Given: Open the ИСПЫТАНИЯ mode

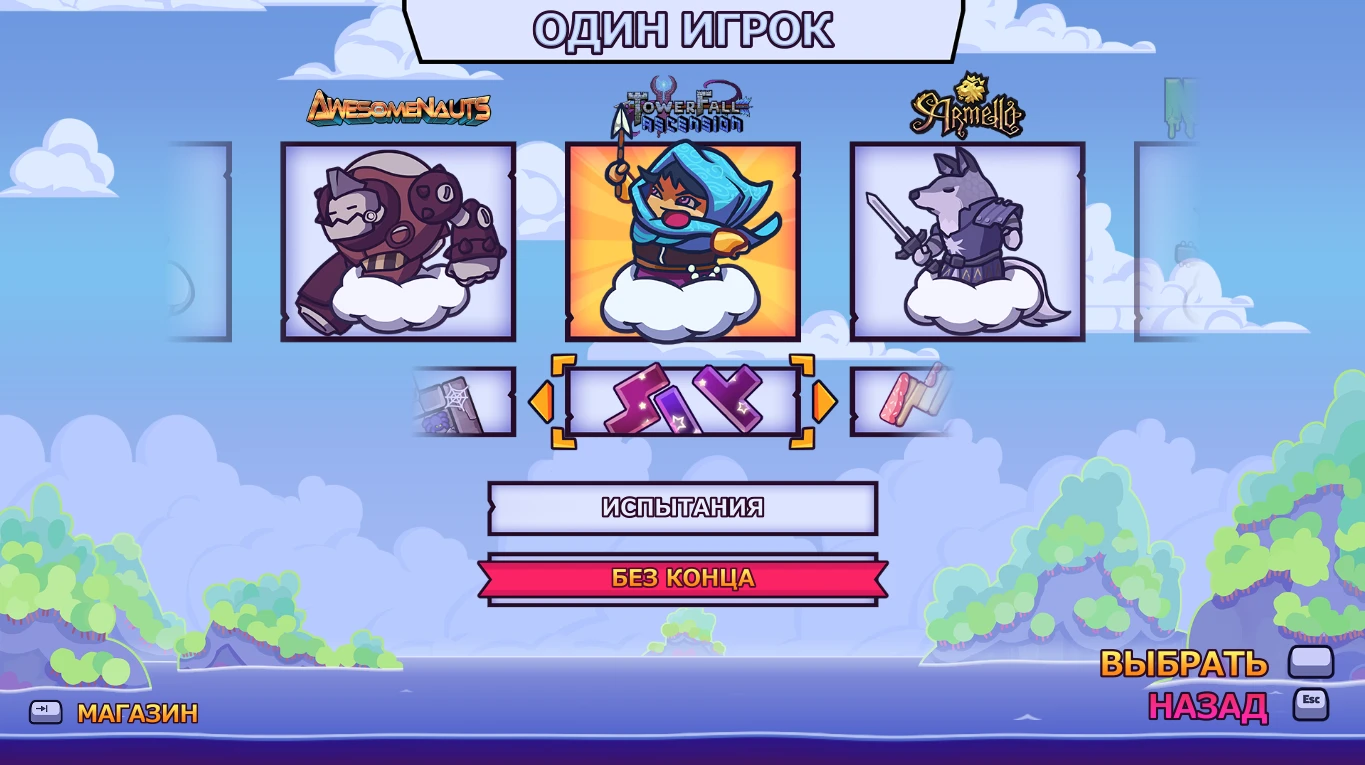Looking at the screenshot, I should 683,508.
